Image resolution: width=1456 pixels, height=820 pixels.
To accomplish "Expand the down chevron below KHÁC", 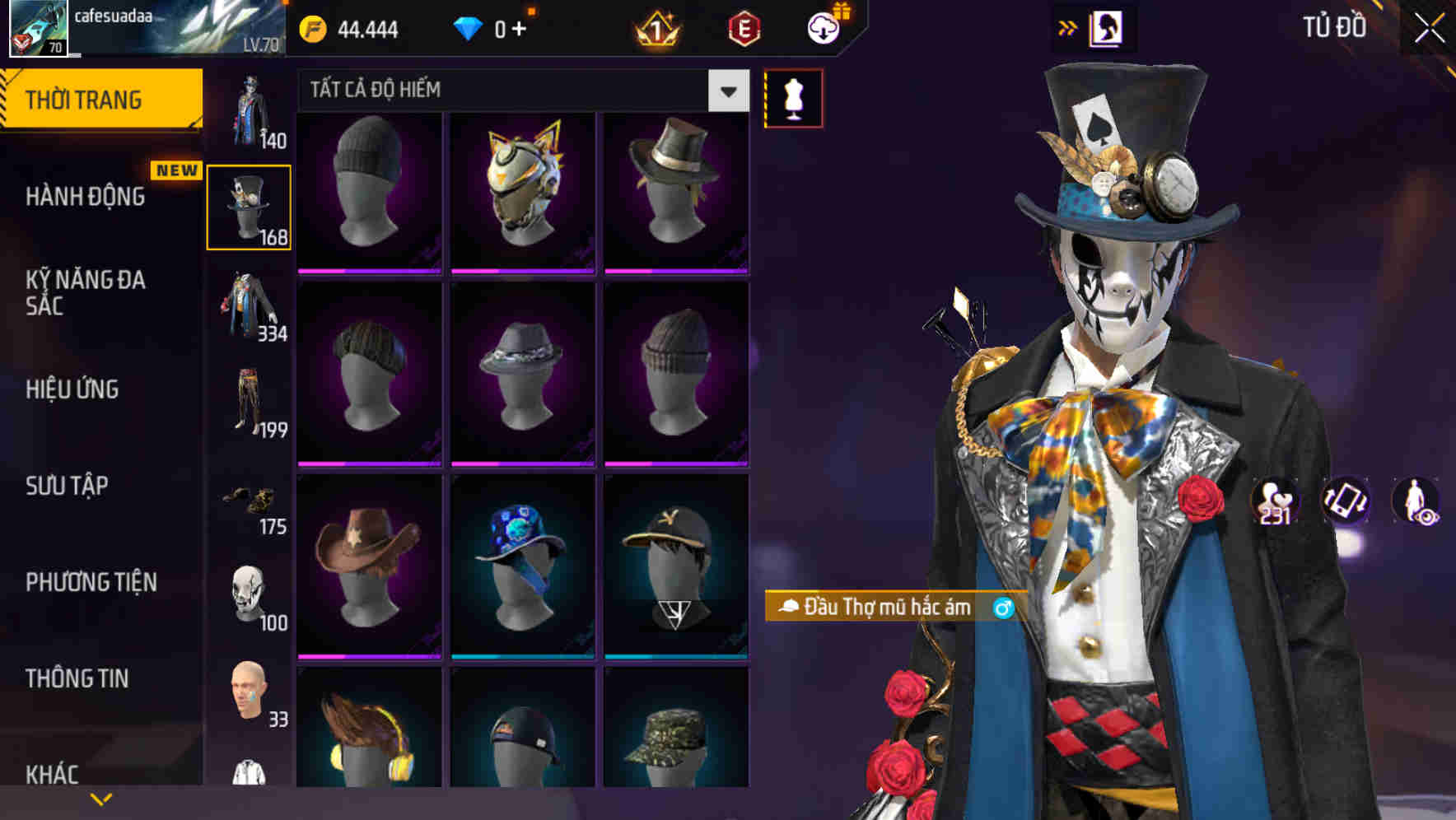I will pyautogui.click(x=101, y=797).
